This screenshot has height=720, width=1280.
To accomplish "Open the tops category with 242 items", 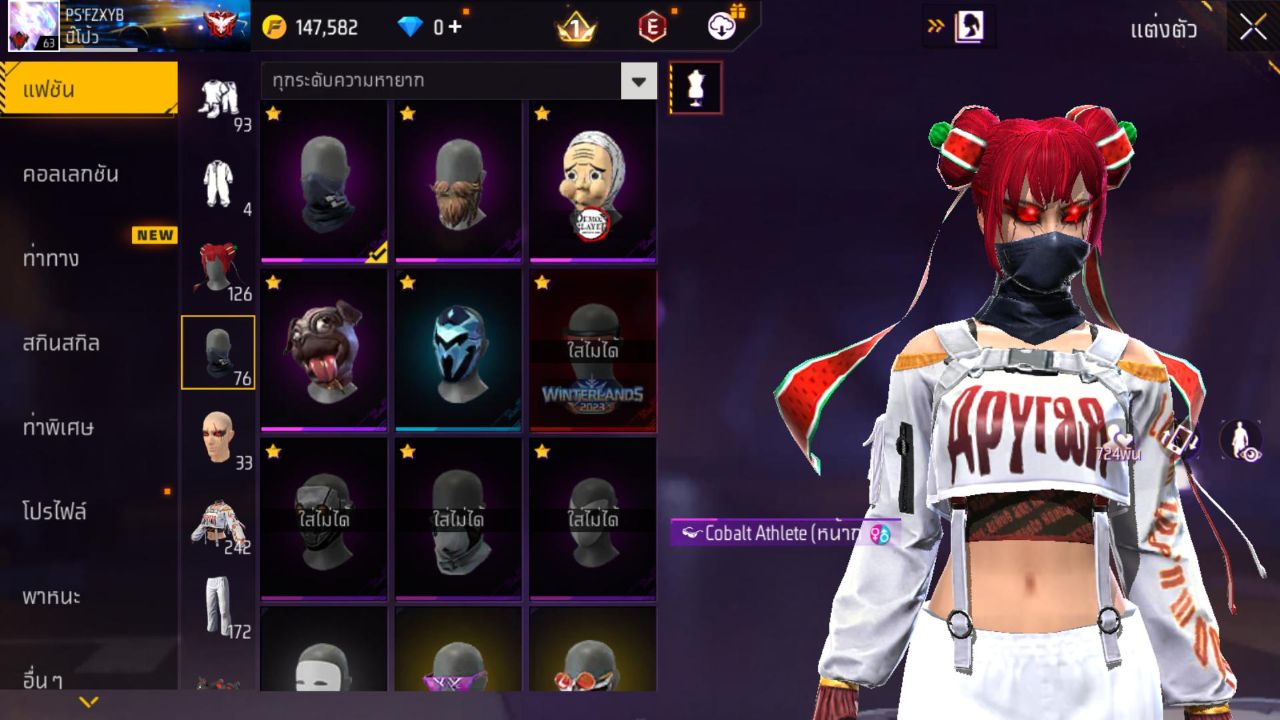I will 218,522.
